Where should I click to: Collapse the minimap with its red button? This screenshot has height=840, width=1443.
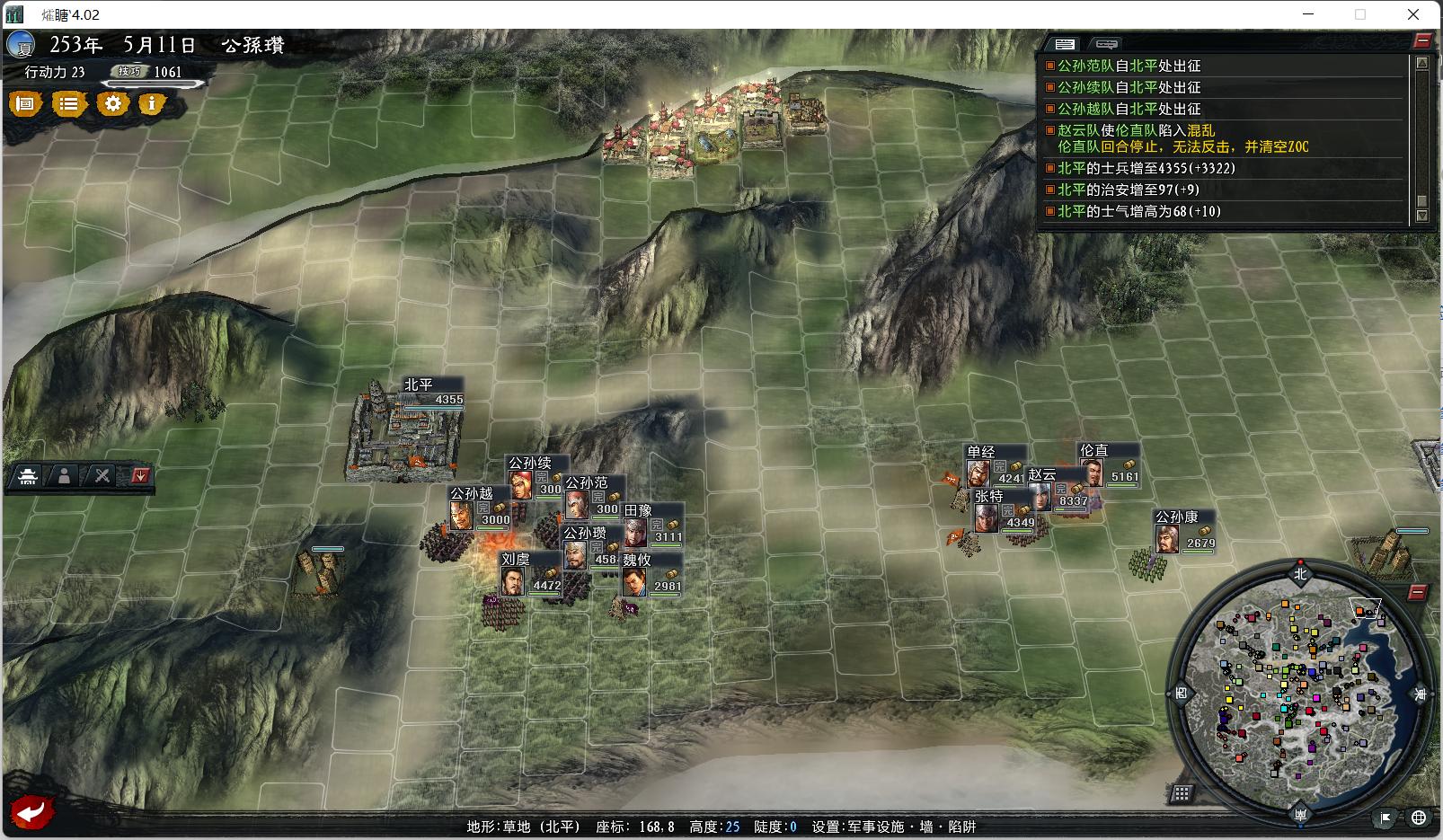(1417, 593)
